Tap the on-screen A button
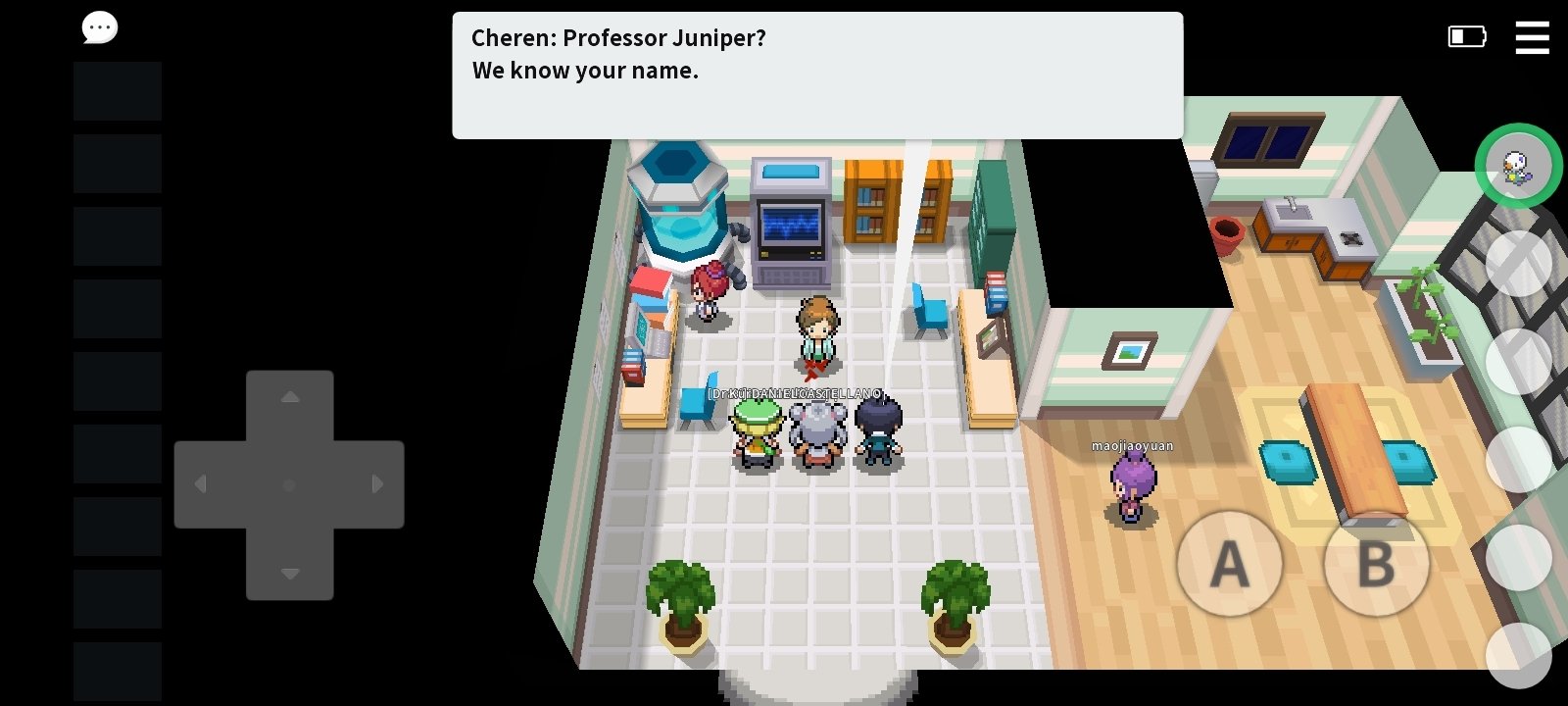Image resolution: width=1568 pixels, height=706 pixels. pos(1229,564)
